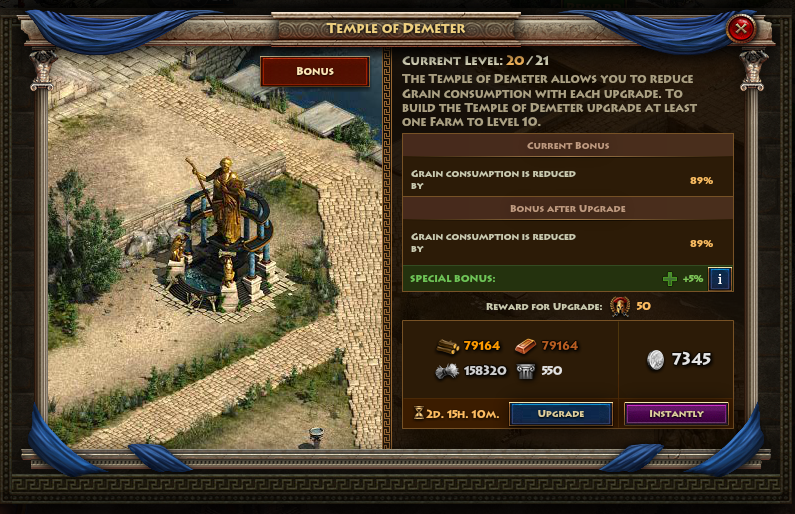Viewport: 795px width, 514px height.
Task: Close the Temple of Demeter window
Action: click(741, 29)
